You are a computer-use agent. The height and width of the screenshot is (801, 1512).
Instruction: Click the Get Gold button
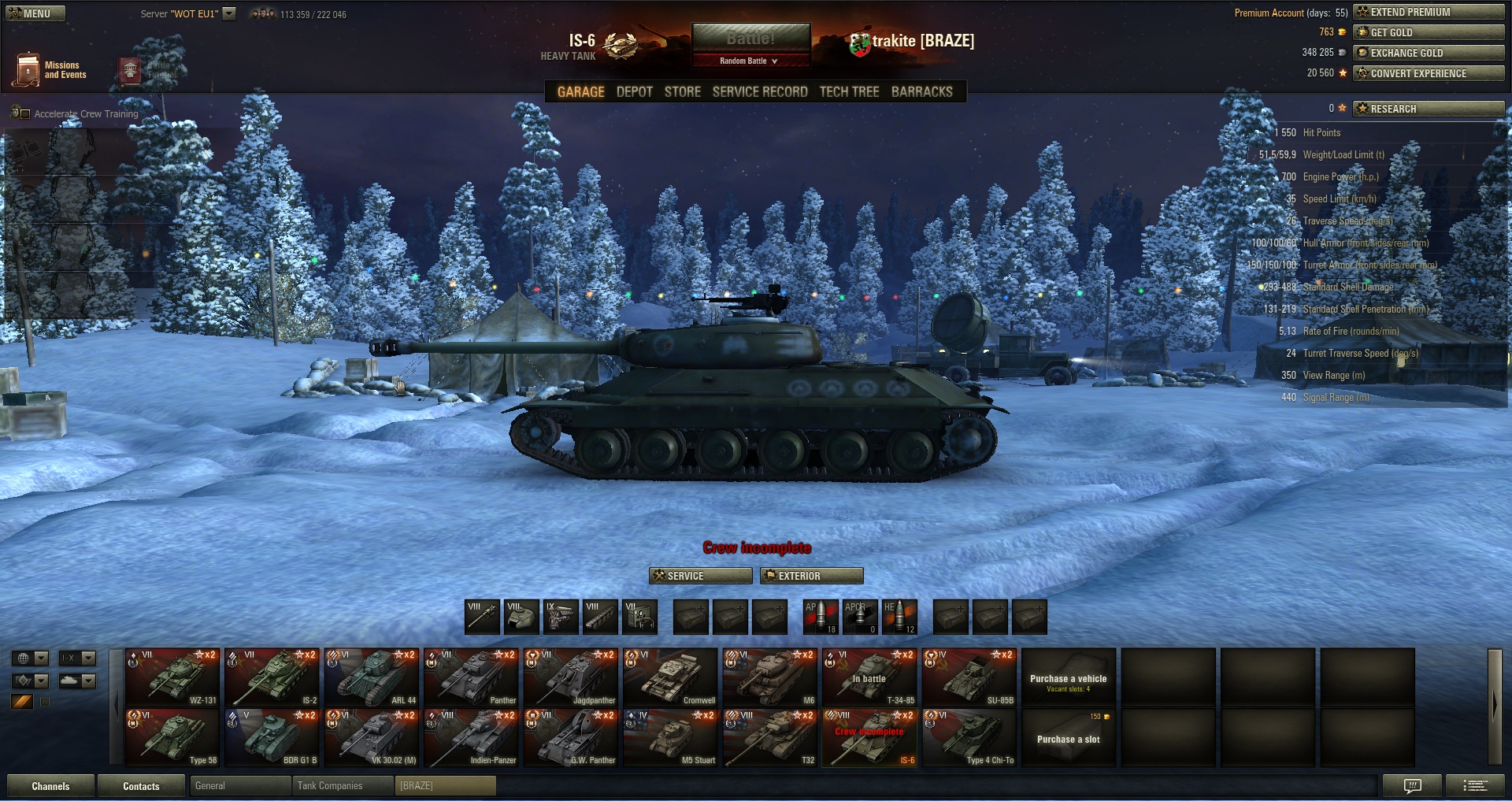[x=1428, y=32]
